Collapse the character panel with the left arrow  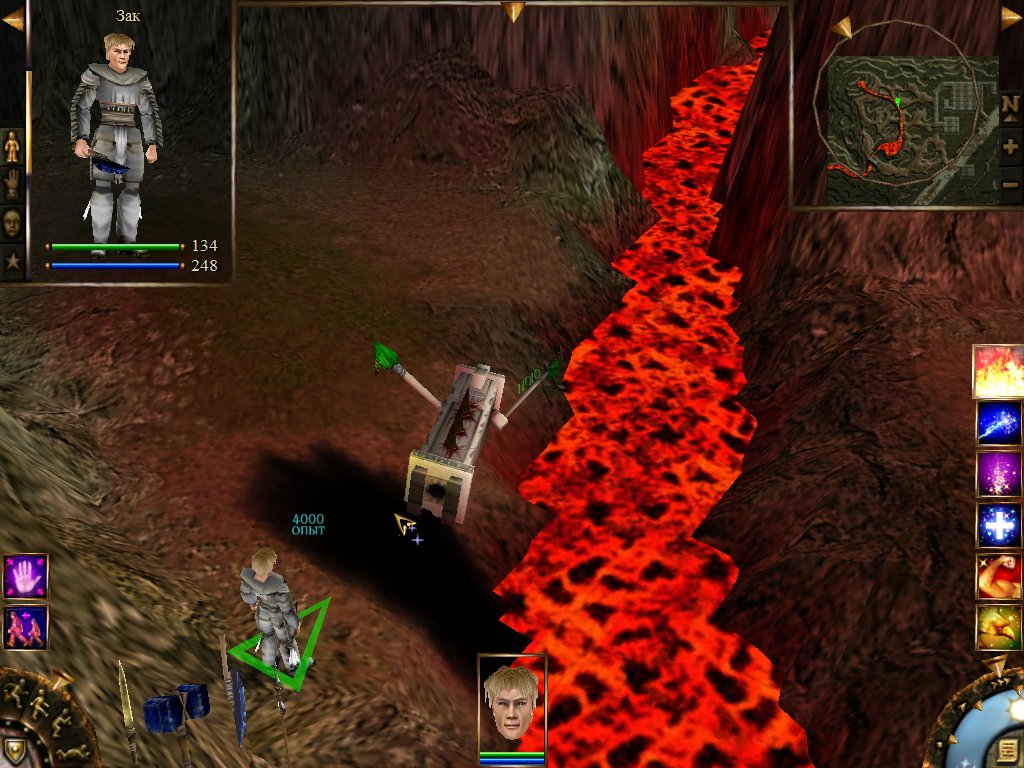(x=12, y=19)
